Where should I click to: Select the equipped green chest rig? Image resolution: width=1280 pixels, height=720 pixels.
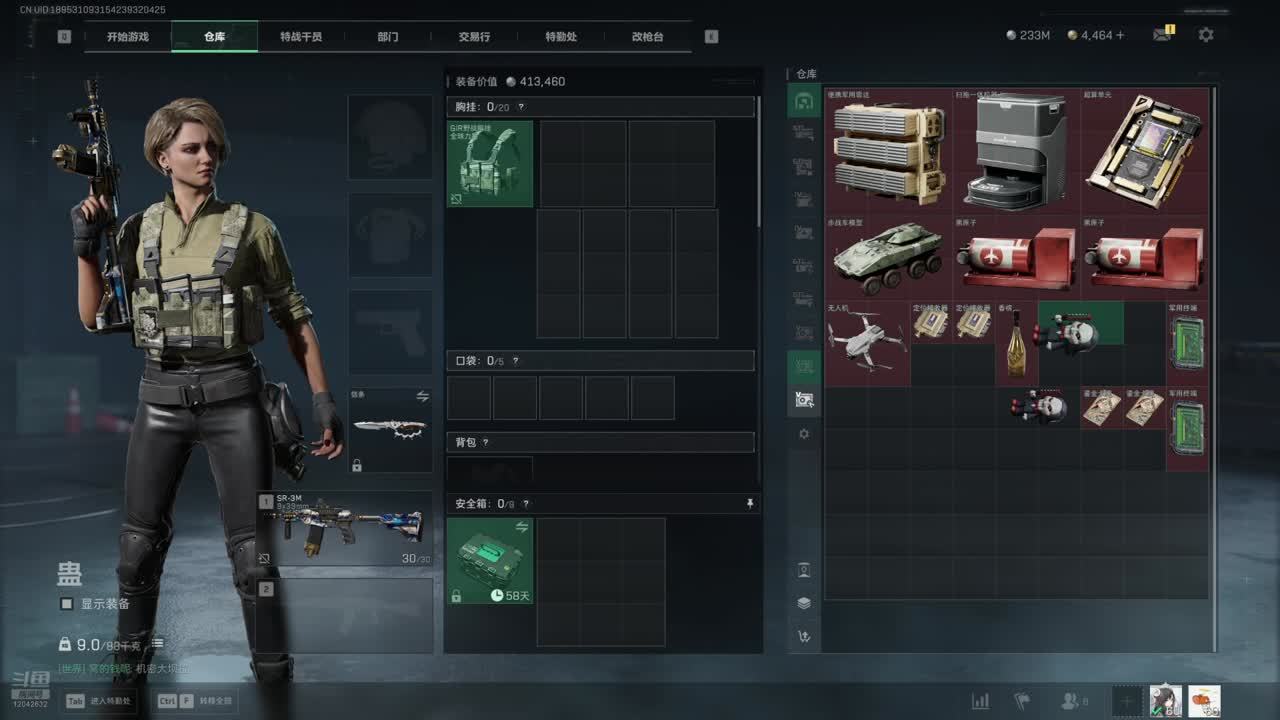pos(490,164)
